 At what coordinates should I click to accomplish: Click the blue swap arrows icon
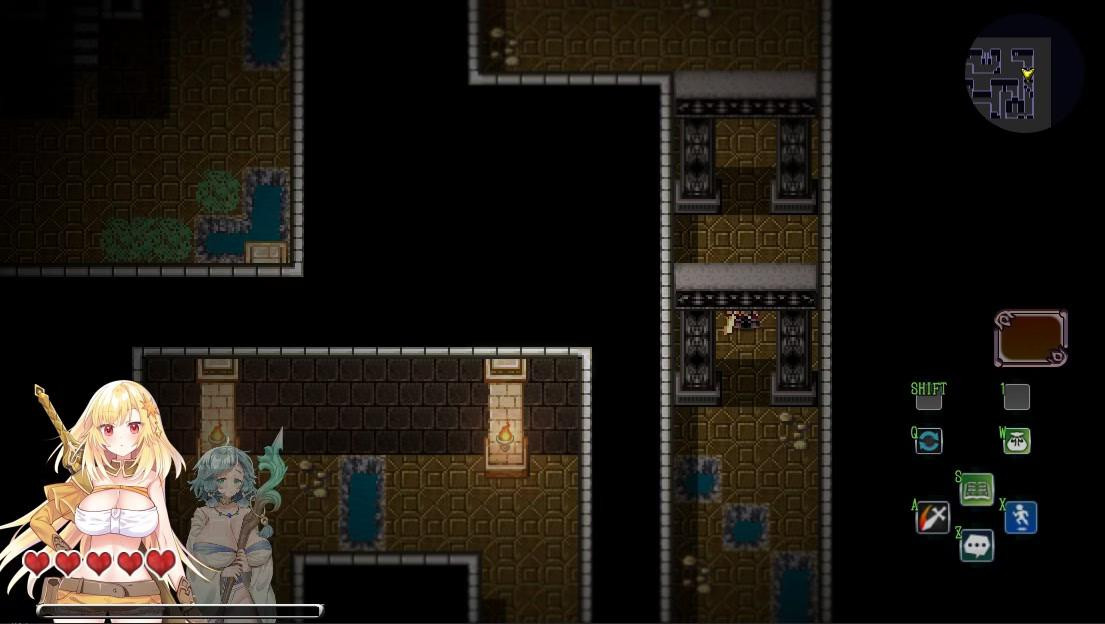929,441
